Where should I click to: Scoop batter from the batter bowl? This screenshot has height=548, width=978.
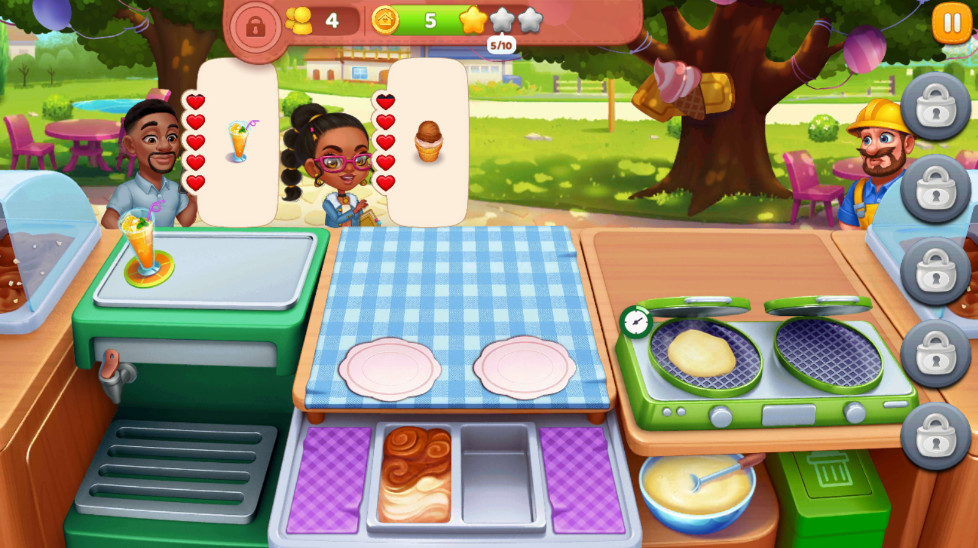tap(697, 488)
